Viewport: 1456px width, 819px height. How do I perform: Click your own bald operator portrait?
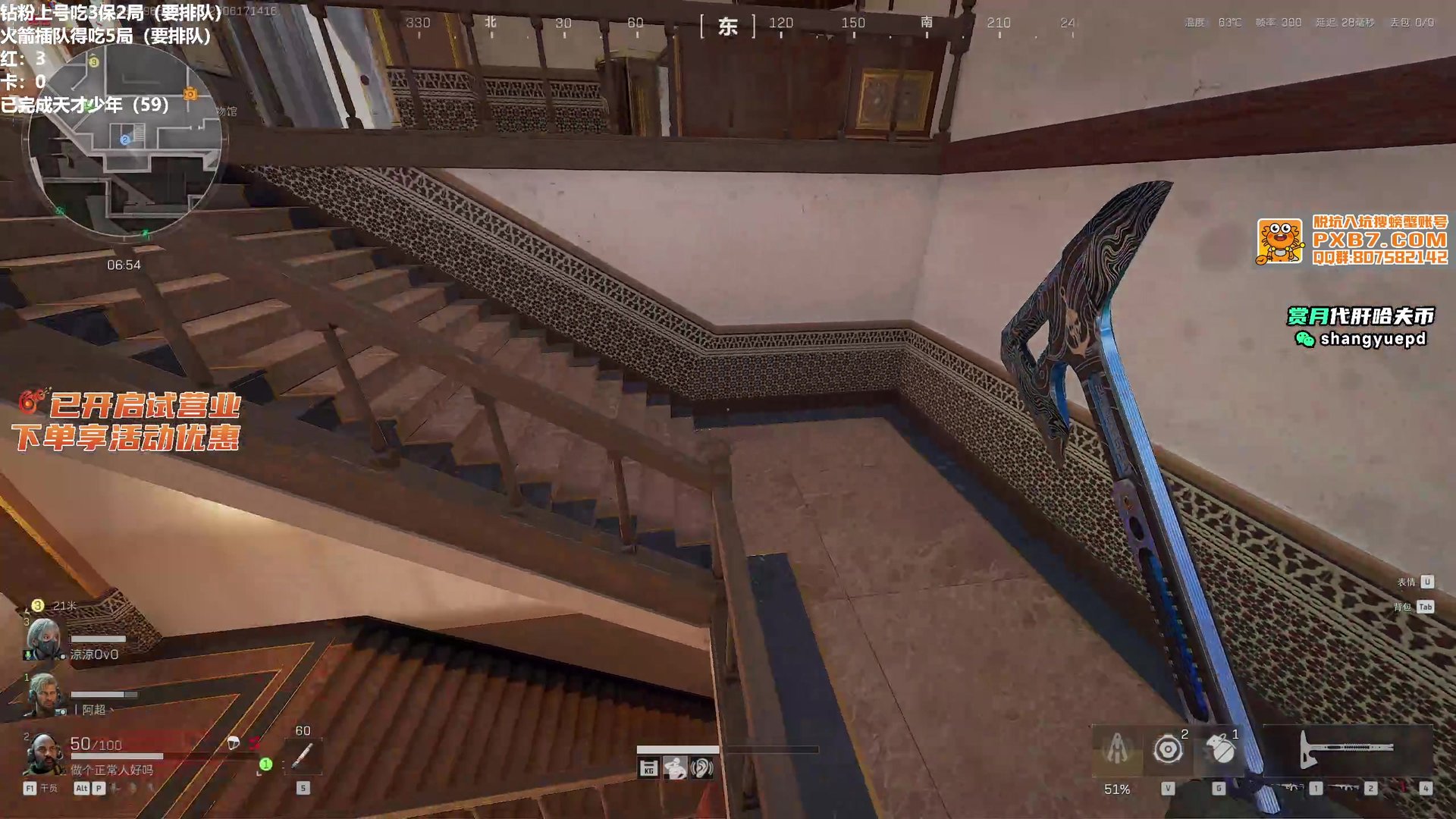pos(44,753)
